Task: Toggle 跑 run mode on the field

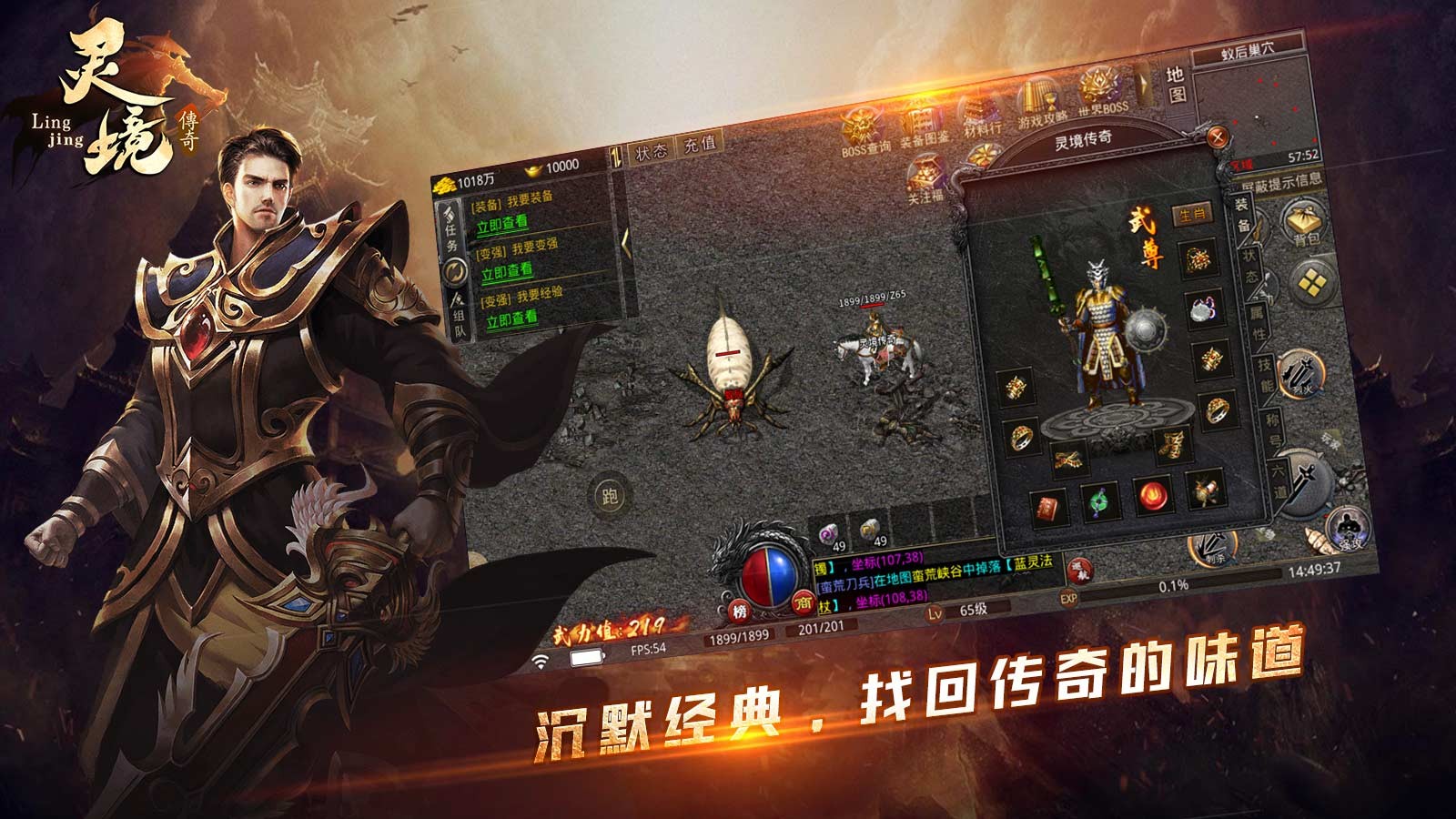Action: click(612, 495)
